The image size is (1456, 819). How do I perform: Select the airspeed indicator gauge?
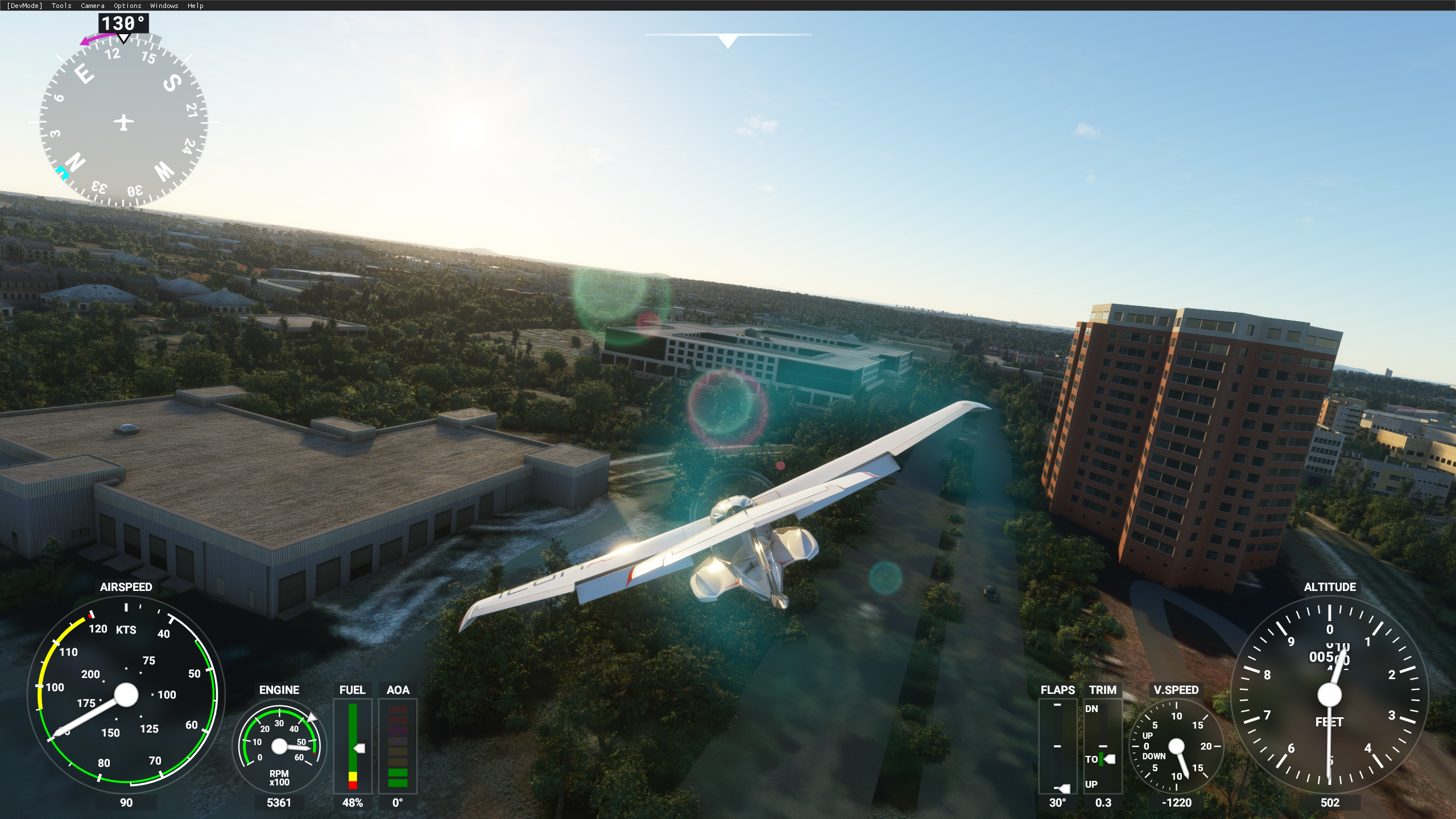(x=126, y=694)
